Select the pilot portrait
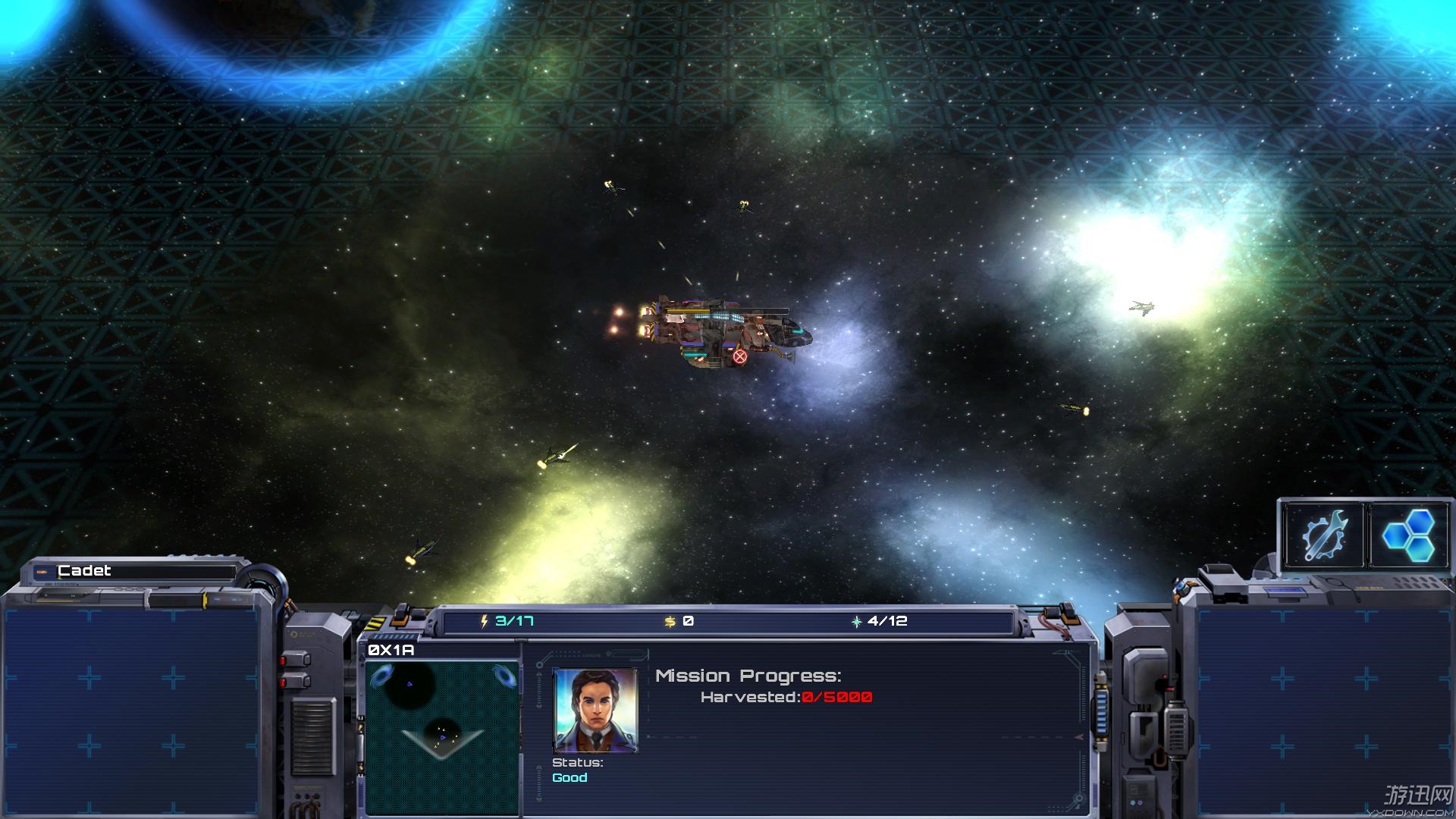1456x819 pixels. (x=595, y=711)
